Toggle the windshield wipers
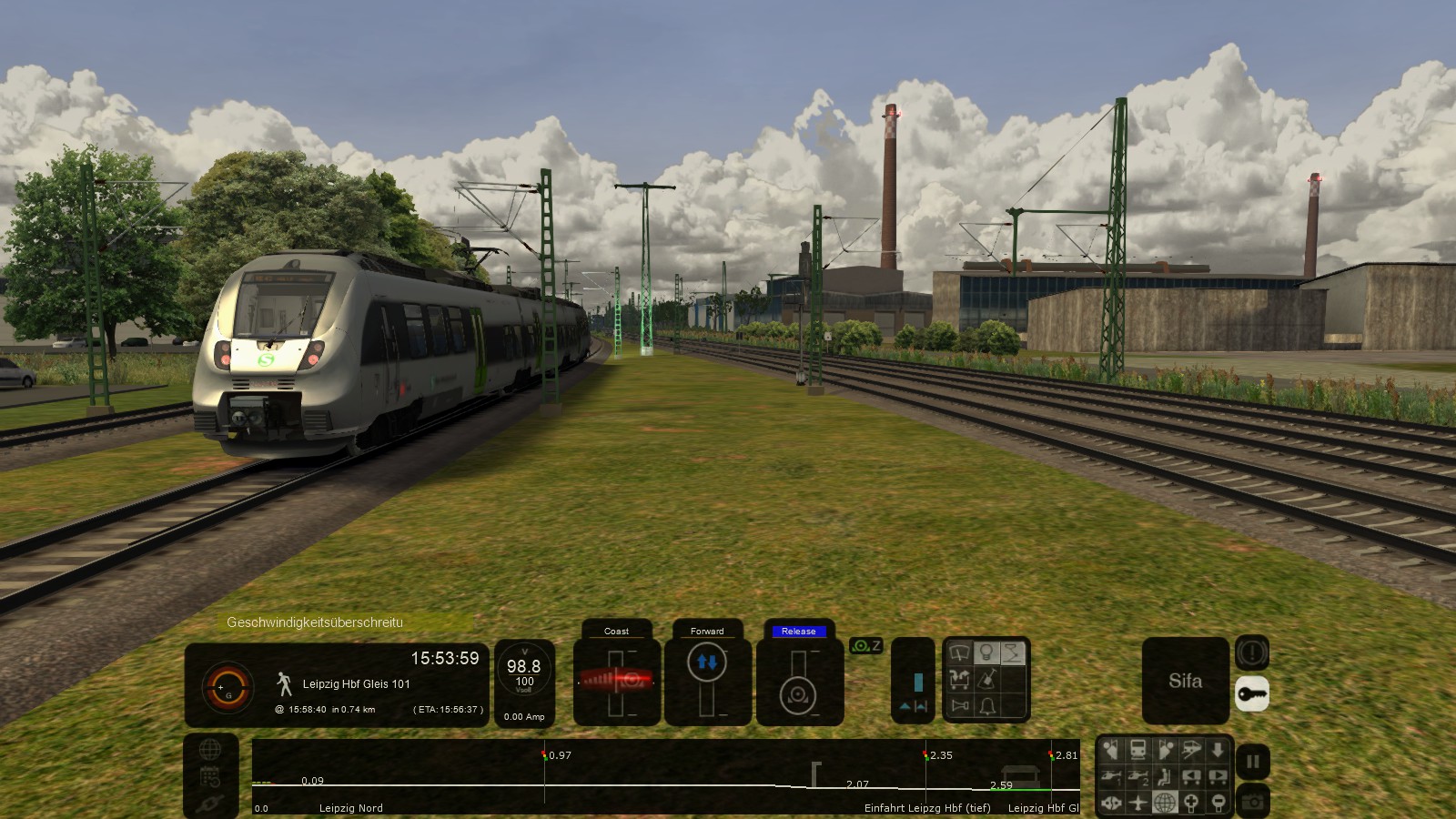Viewport: 1456px width, 819px height. (959, 652)
